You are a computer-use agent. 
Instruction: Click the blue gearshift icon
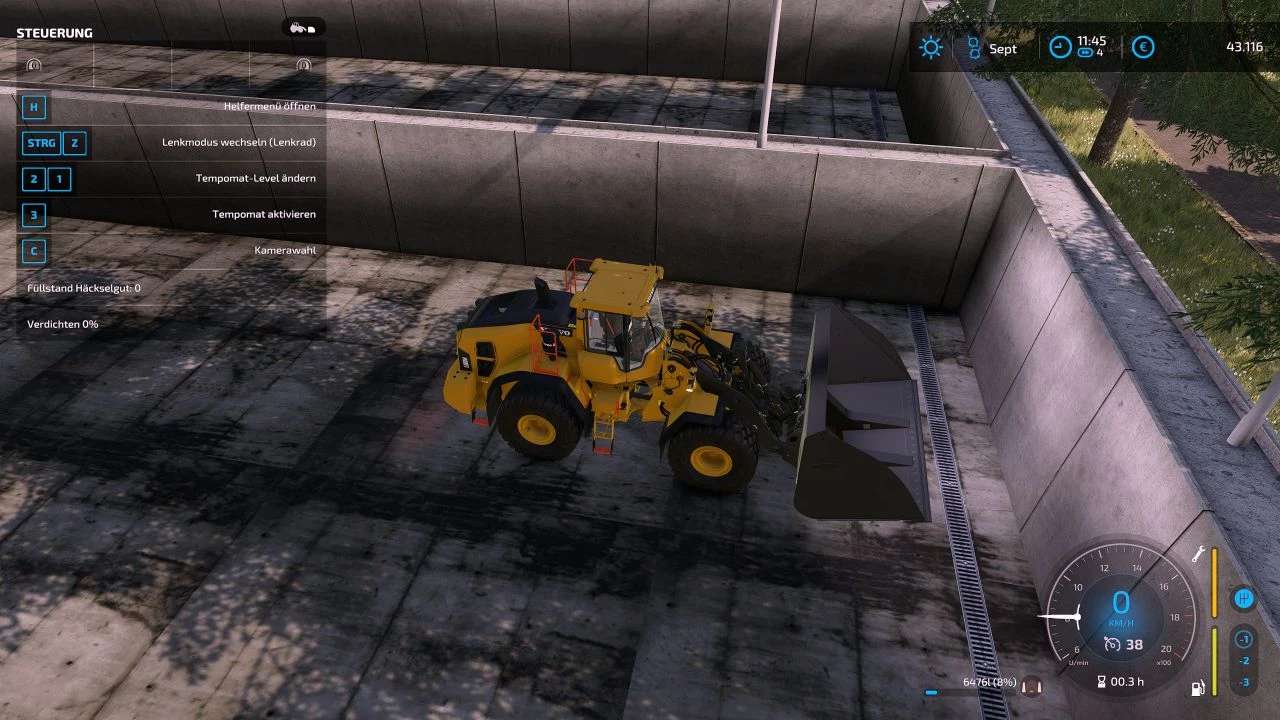tap(1243, 599)
